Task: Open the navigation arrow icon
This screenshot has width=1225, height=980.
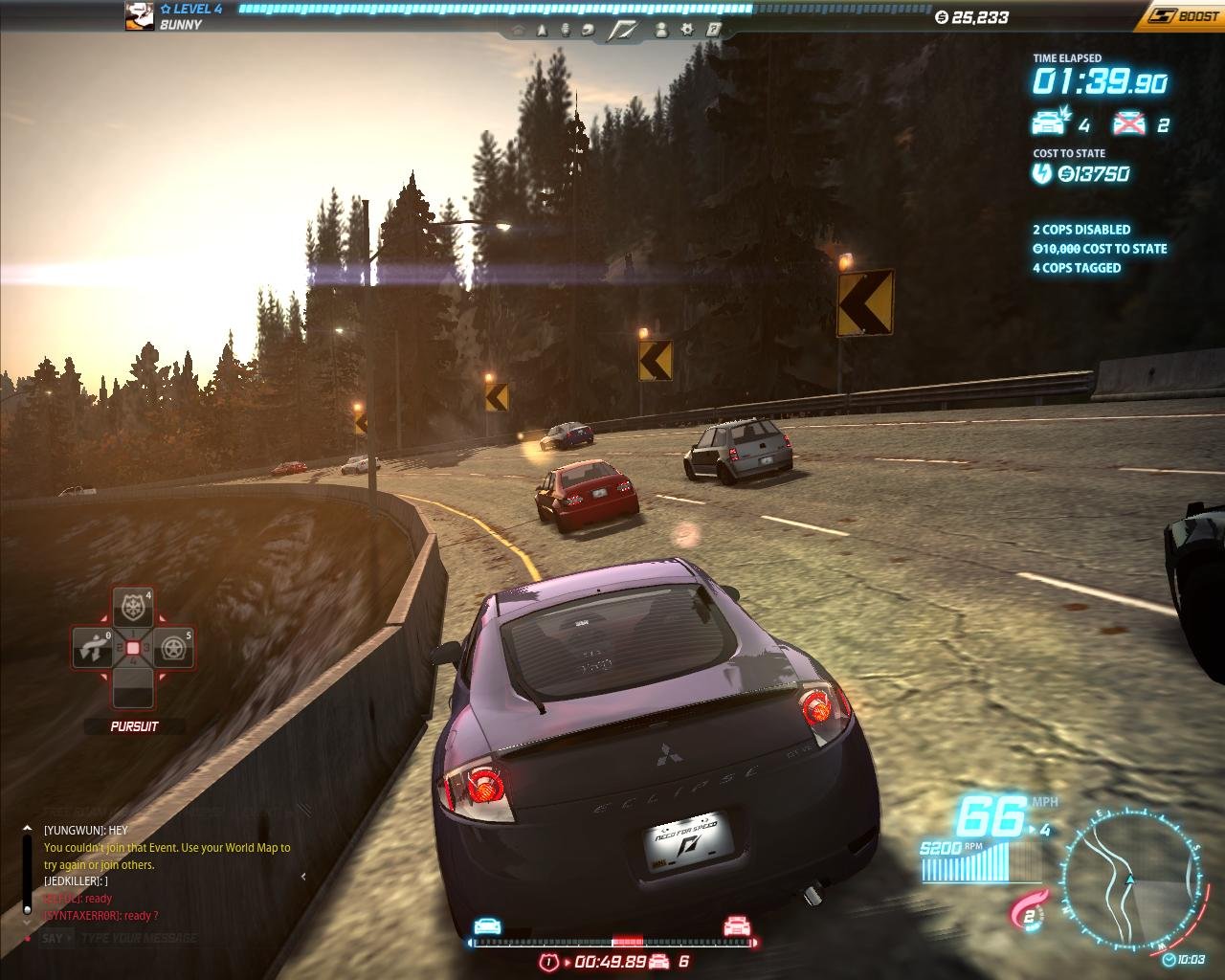Action: tap(542, 31)
